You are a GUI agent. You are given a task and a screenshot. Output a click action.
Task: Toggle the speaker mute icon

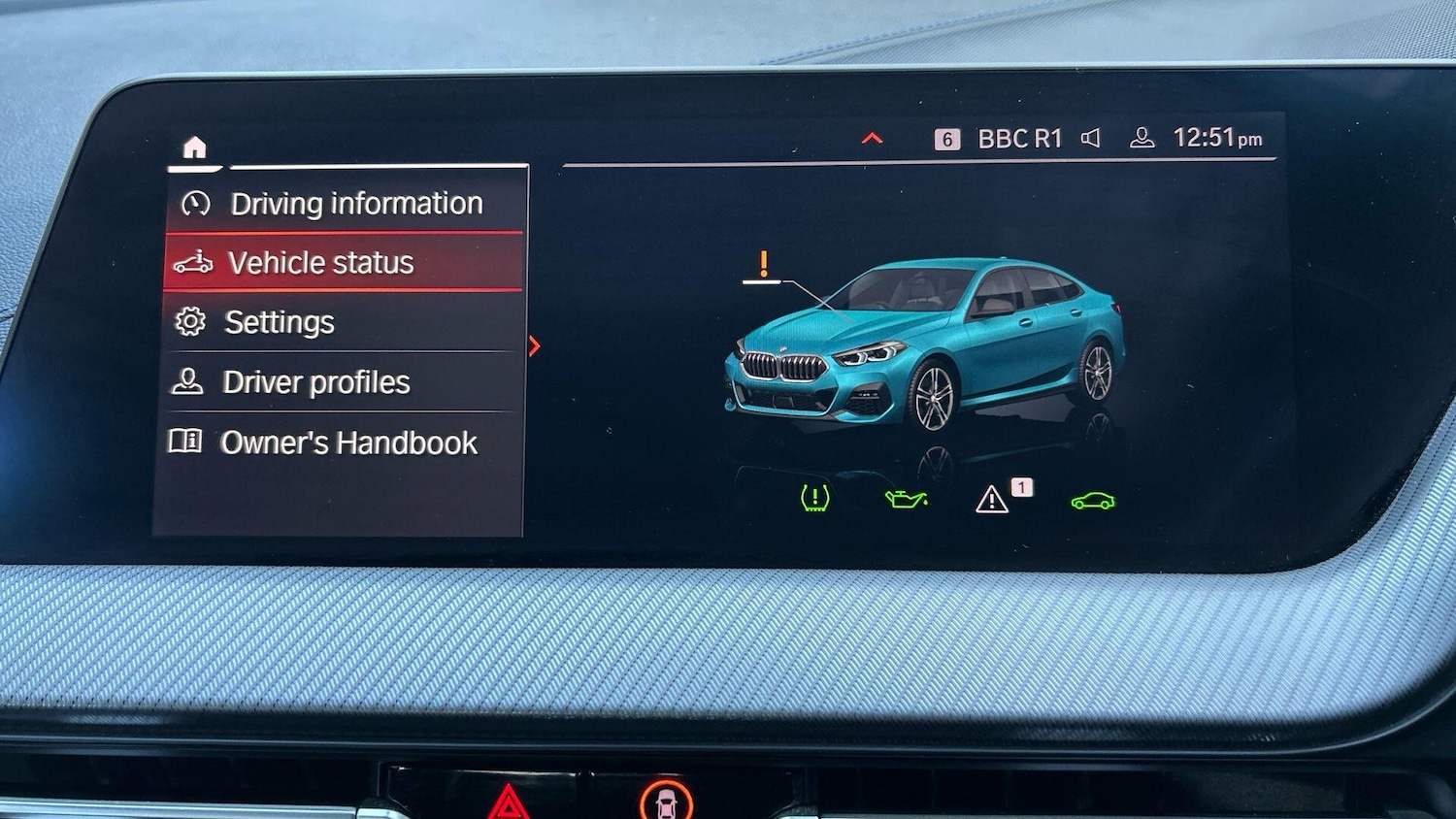coord(1091,139)
